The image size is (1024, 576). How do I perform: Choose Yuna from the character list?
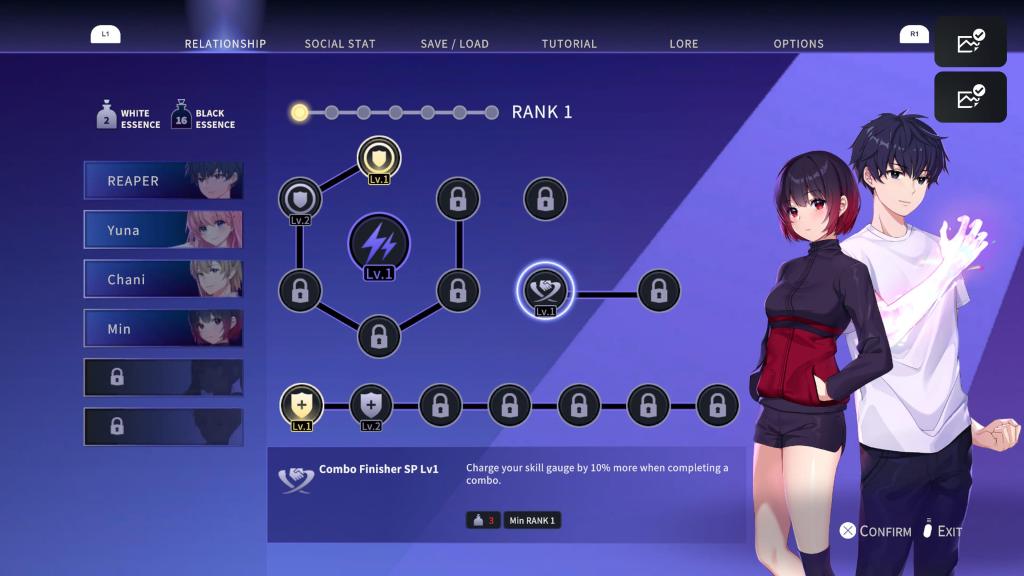coord(163,230)
